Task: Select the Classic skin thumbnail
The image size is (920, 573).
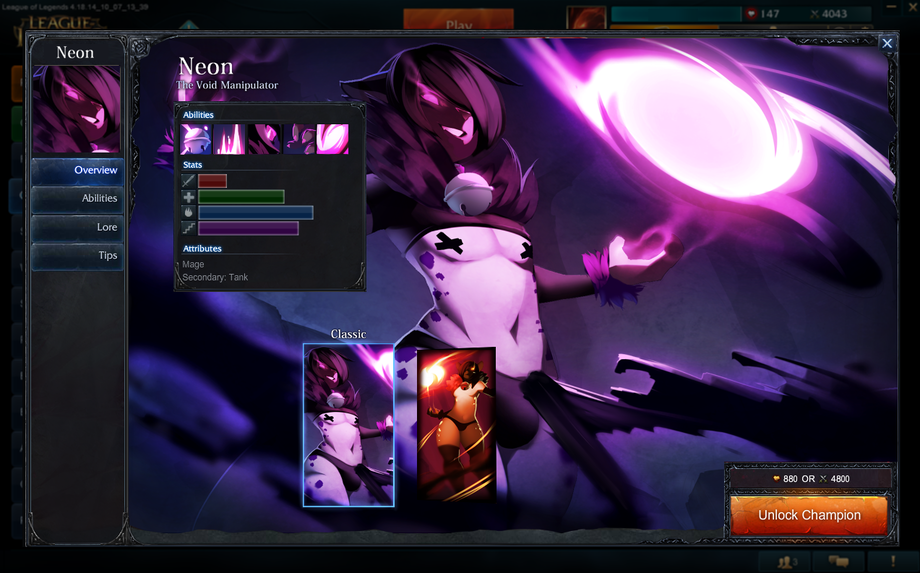Action: (x=349, y=425)
